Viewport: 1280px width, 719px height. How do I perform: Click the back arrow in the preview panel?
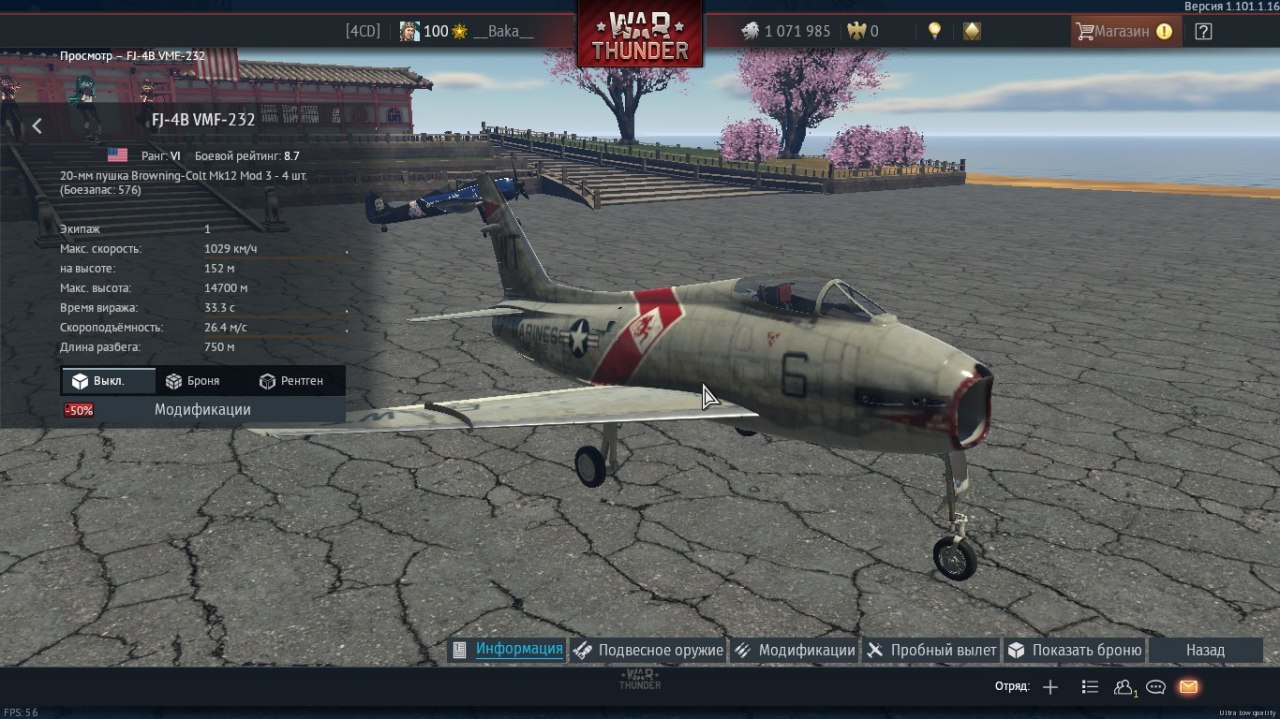tap(37, 126)
